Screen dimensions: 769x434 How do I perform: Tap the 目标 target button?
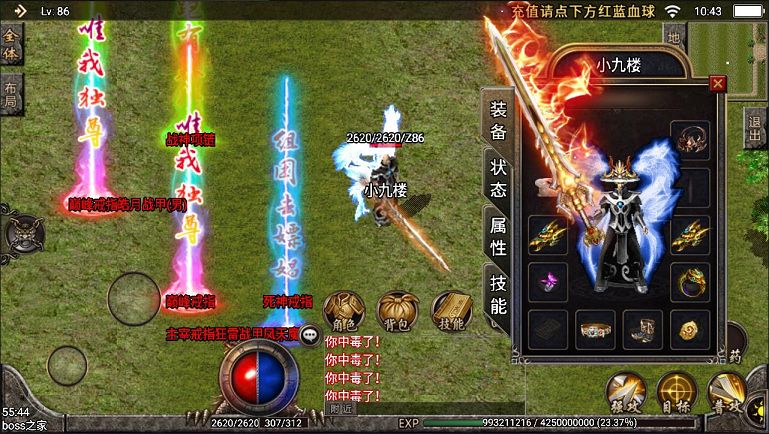coord(677,393)
